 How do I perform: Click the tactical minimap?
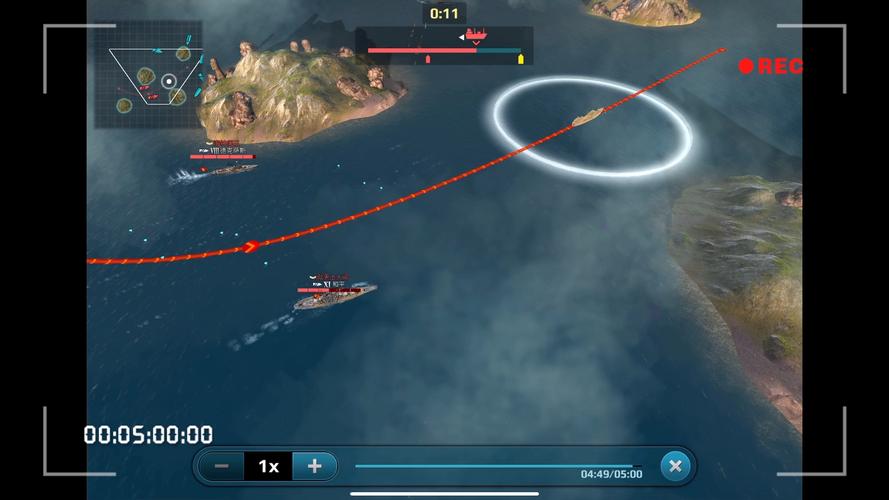tap(149, 75)
